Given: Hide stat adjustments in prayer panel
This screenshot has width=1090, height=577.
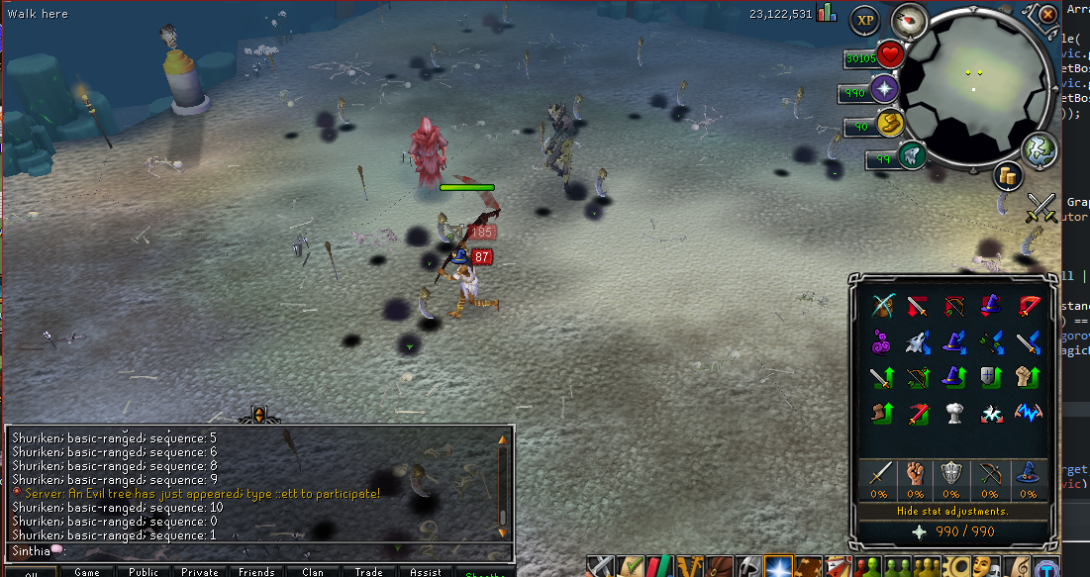Looking at the screenshot, I should click(x=950, y=511).
